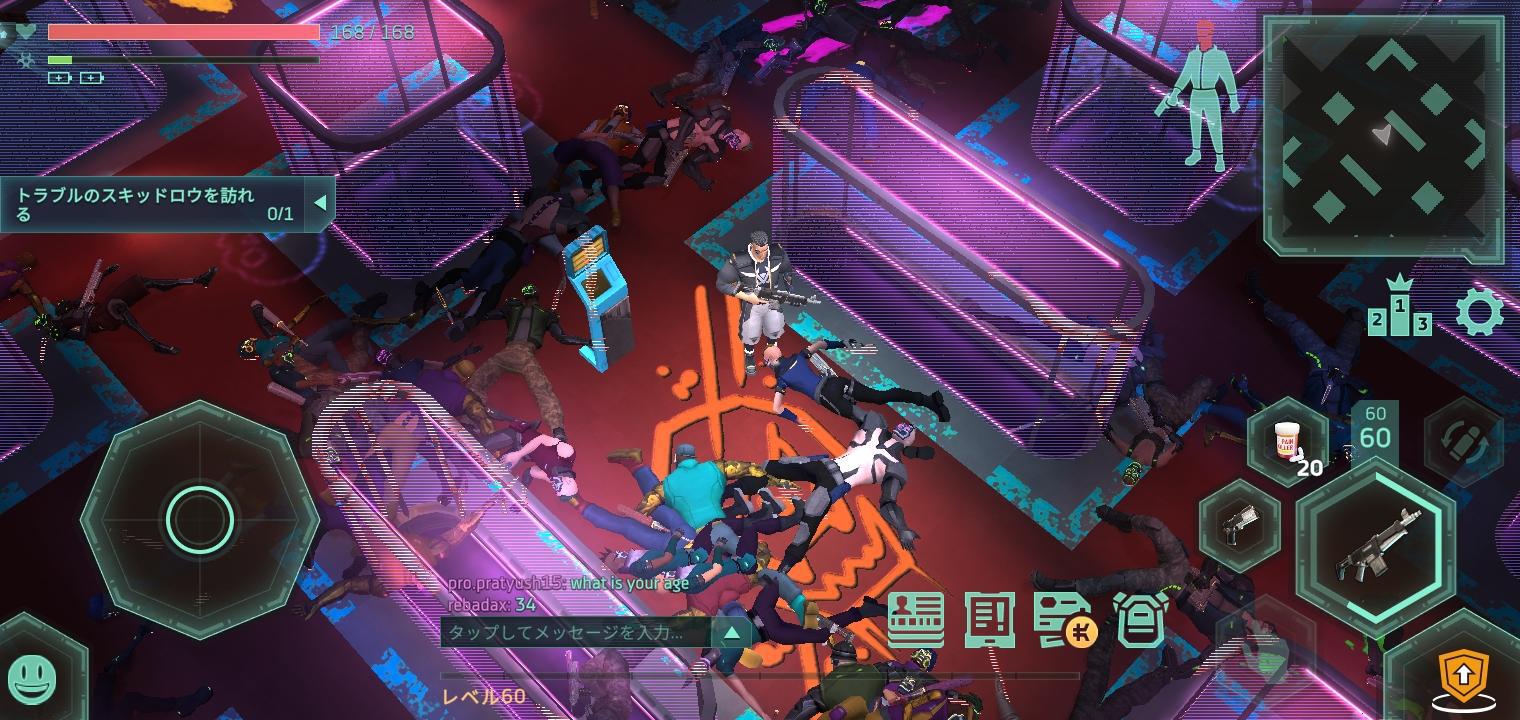The image size is (1520, 720).
Task: Select the pistol weapon slot
Action: point(1240,527)
